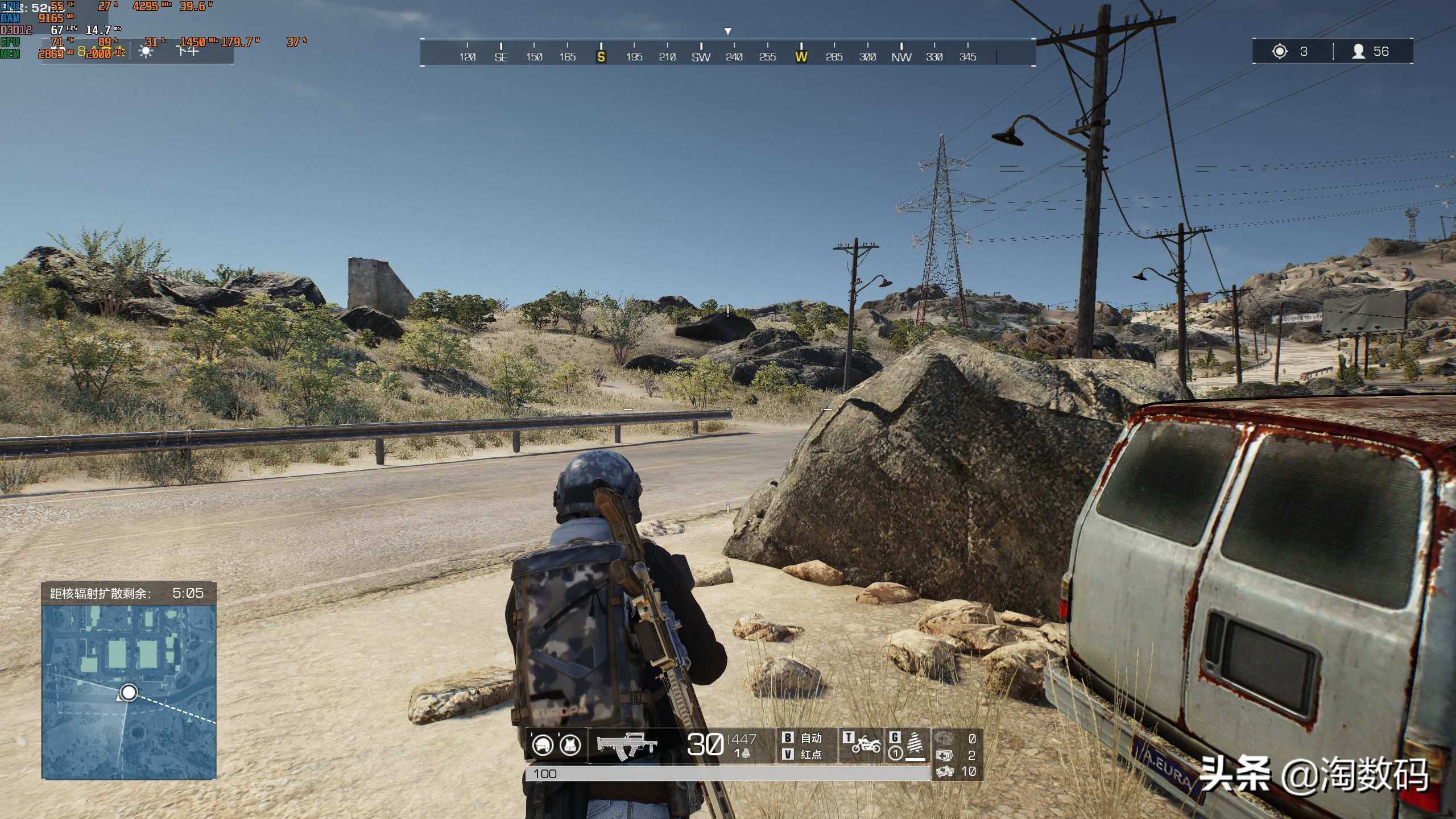The width and height of the screenshot is (1456, 819).
Task: Summon the motorcycle vehicle
Action: [865, 744]
